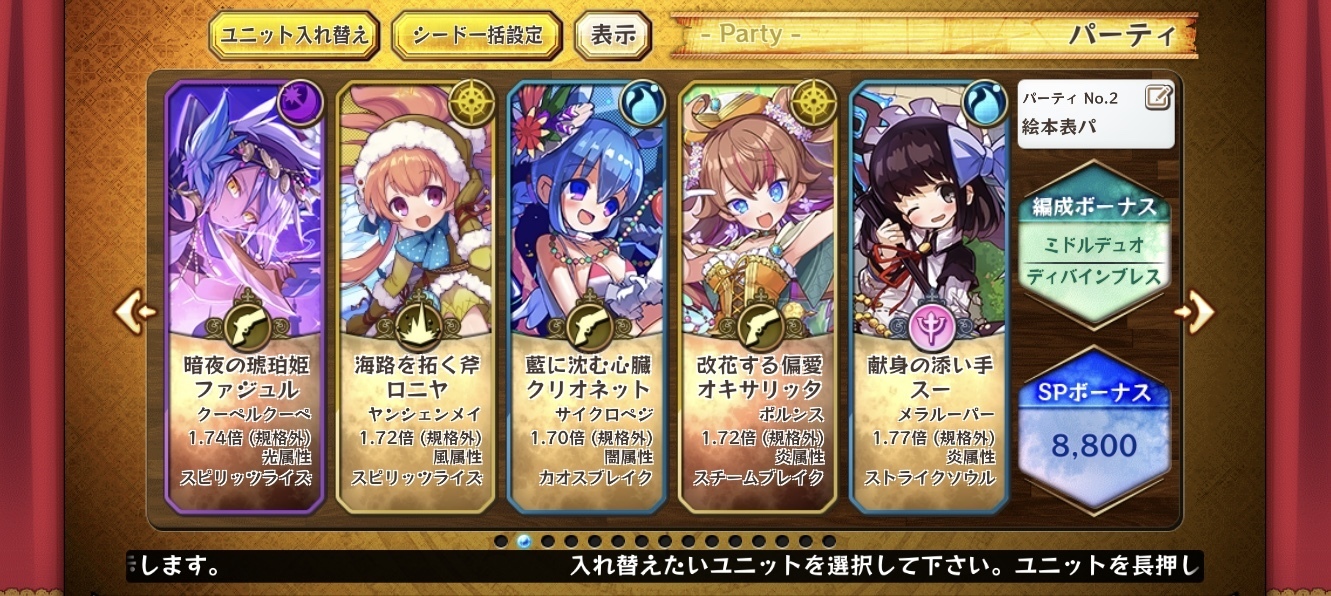Select the スー unit card
Image resolution: width=1331 pixels, height=596 pixels.
[930, 296]
